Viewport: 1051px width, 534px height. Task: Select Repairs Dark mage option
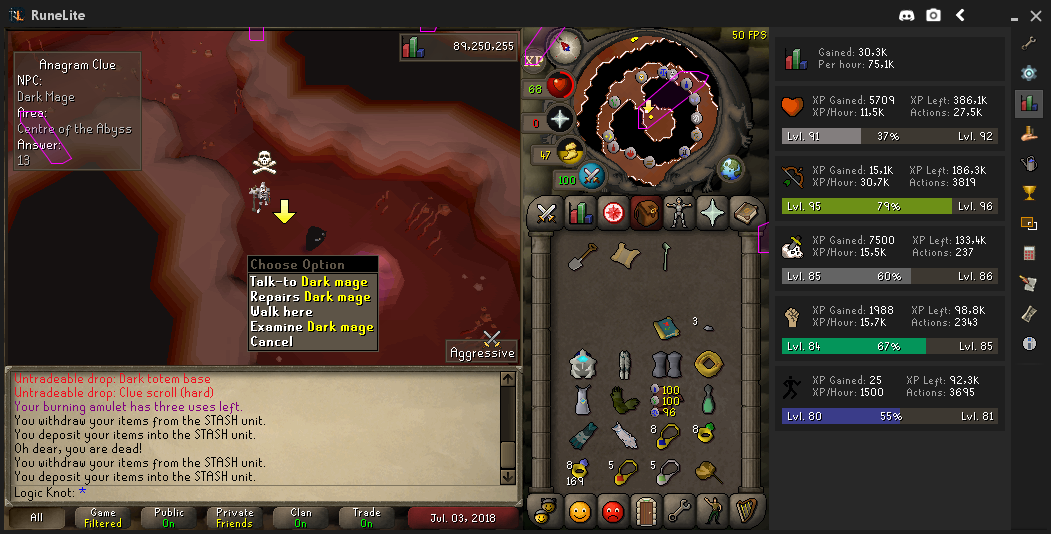(310, 297)
